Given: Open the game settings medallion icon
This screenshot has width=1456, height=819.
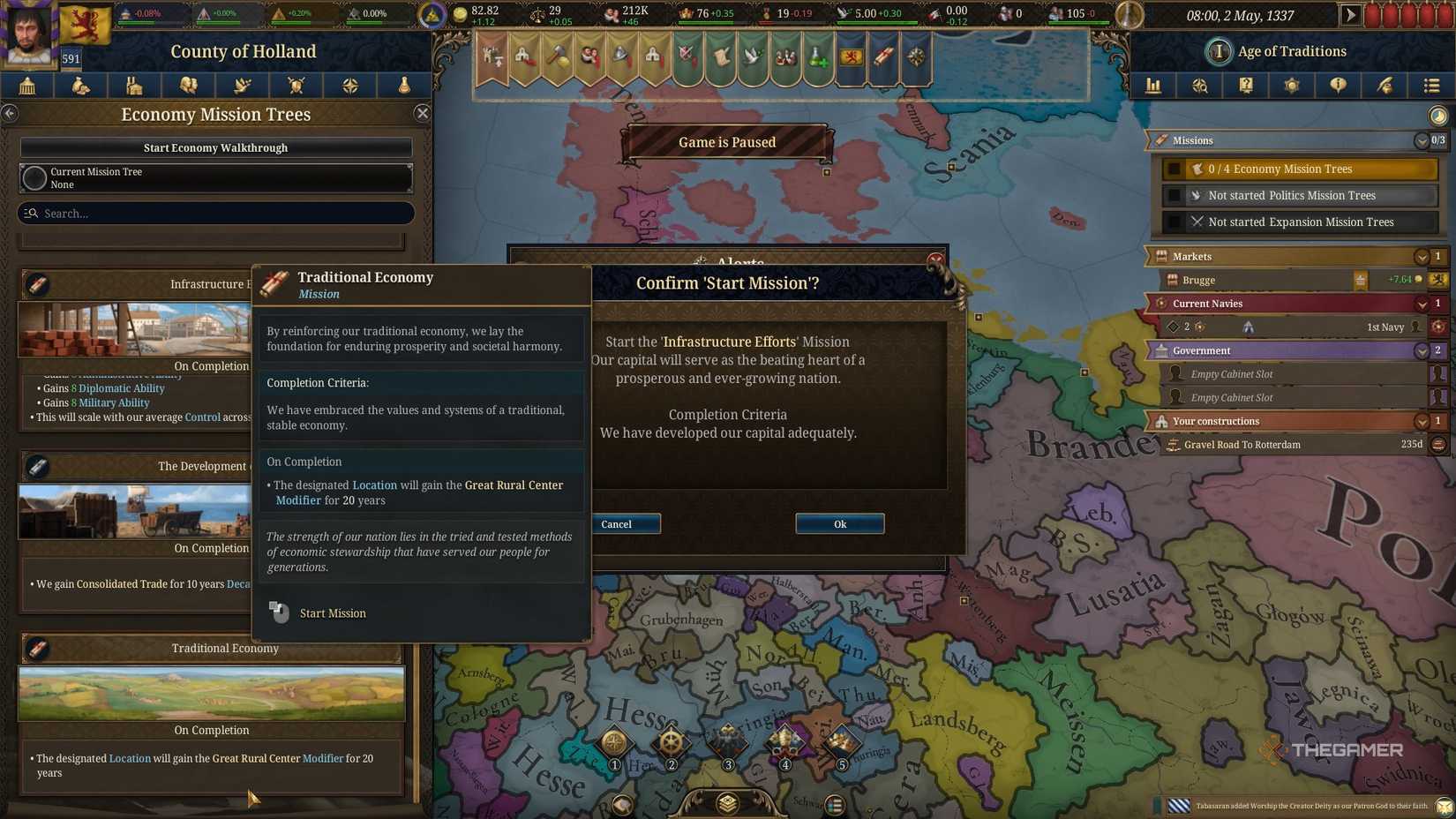Looking at the screenshot, I should (1291, 86).
